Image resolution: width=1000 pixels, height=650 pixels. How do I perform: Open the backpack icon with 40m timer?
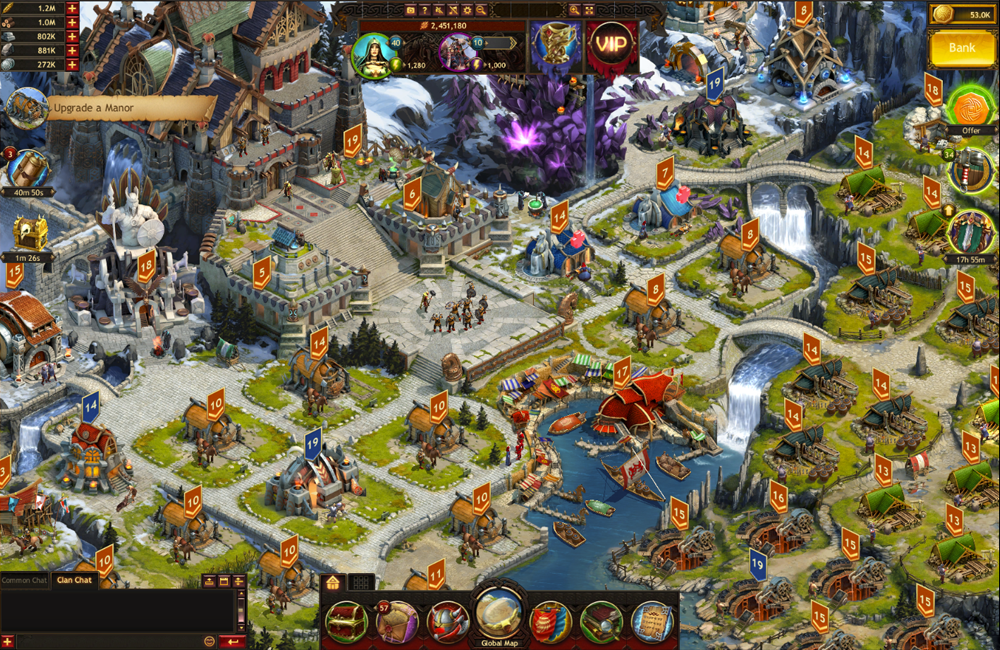coord(28,170)
